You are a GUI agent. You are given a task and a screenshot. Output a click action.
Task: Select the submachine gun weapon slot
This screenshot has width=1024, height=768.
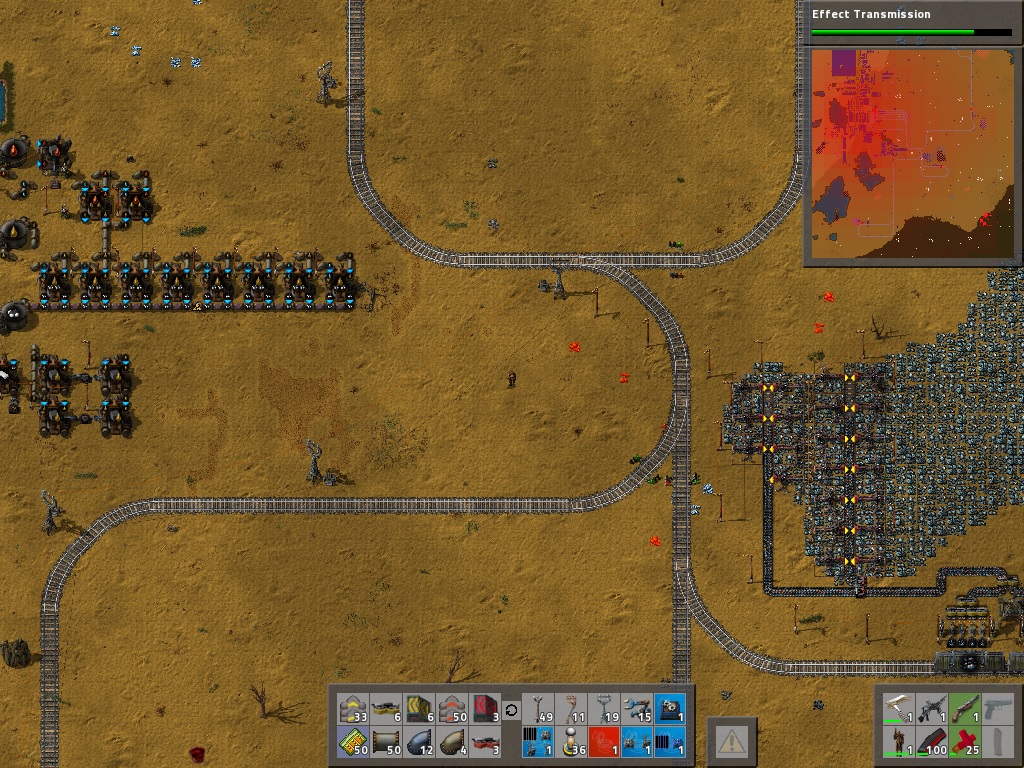pyautogui.click(x=931, y=709)
